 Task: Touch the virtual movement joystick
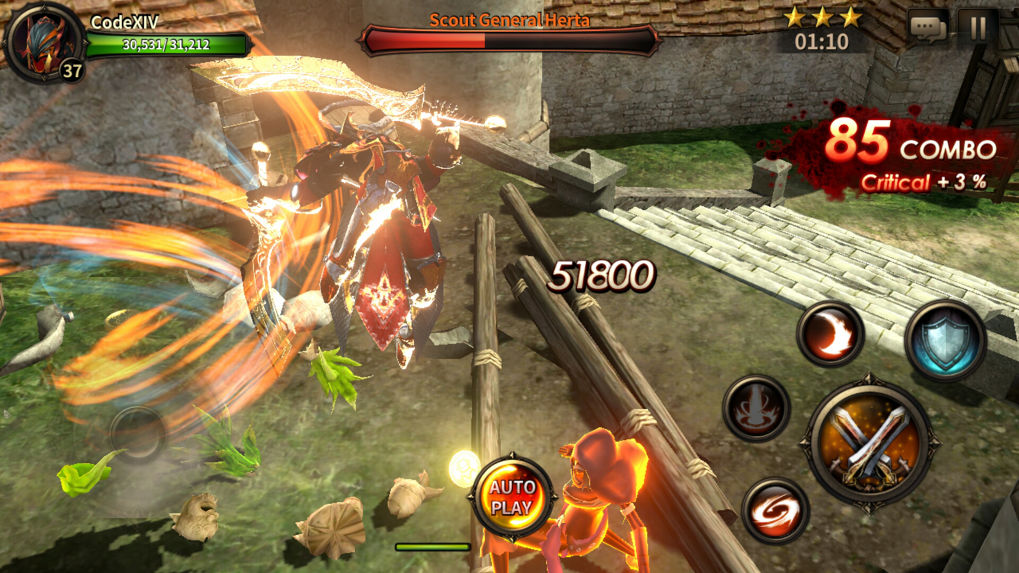click(x=137, y=432)
